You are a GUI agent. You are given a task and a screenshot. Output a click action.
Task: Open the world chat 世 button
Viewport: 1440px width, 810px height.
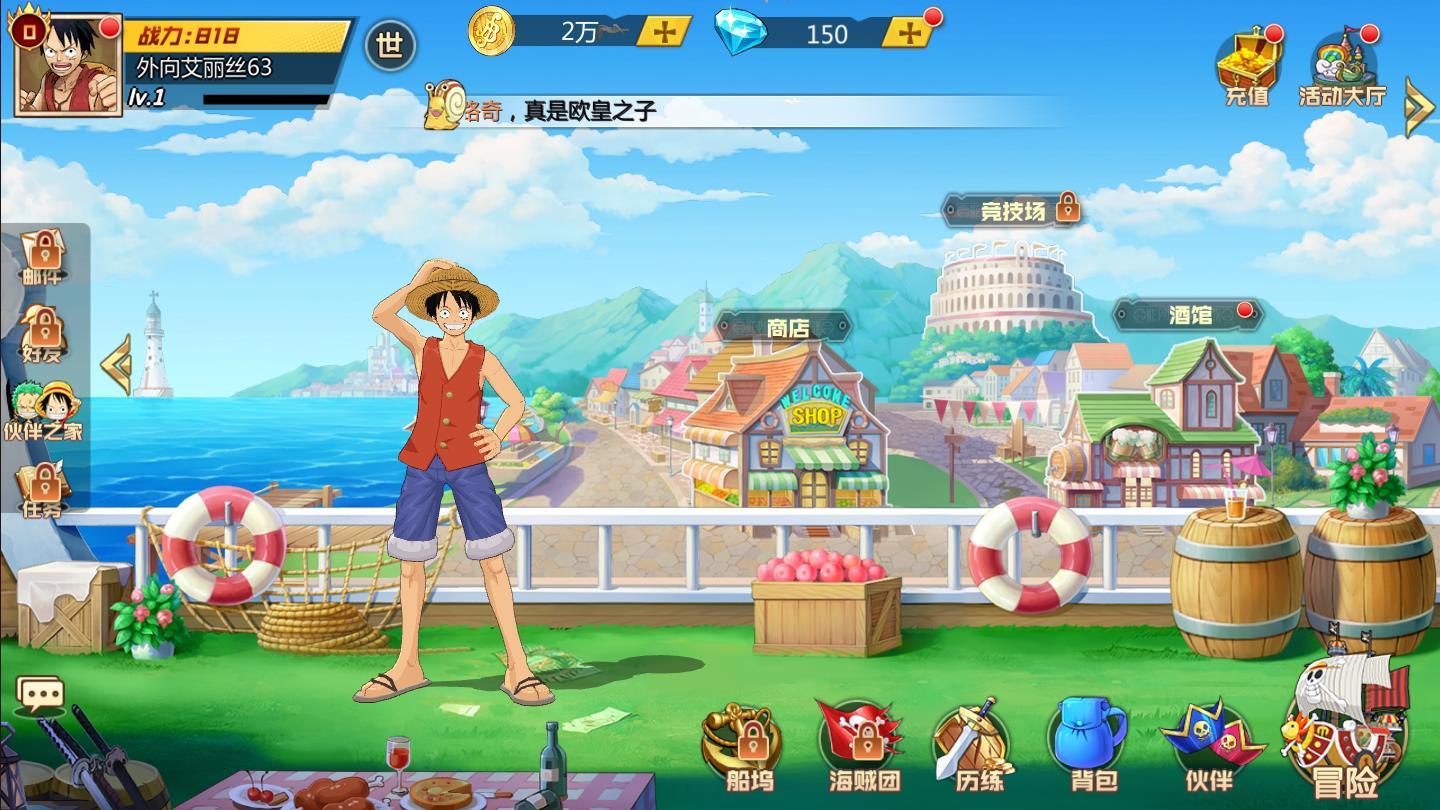(390, 45)
